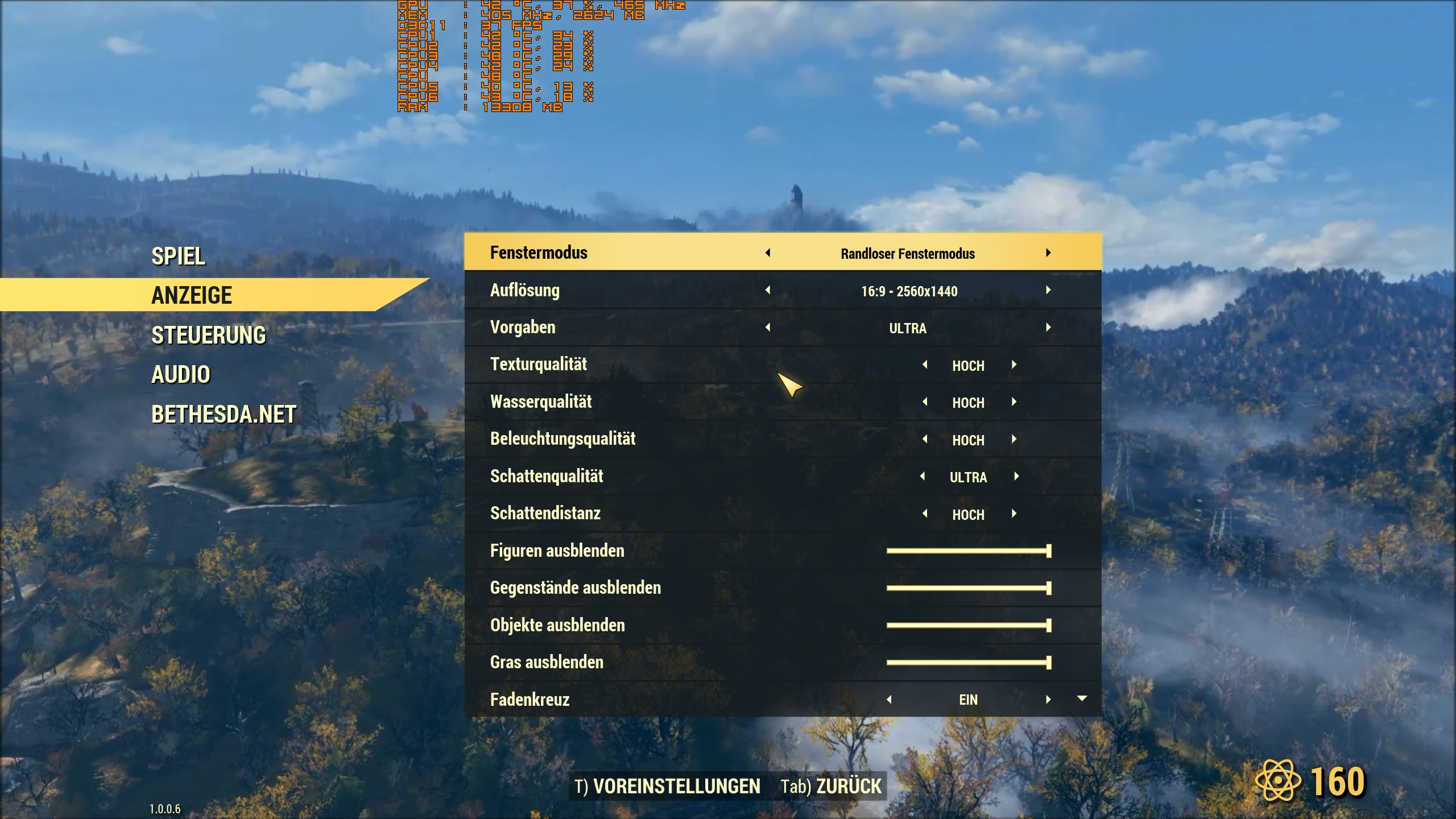1456x819 pixels.
Task: Raise Schattenqualität above Ultra via right arrow
Action: click(x=1016, y=477)
